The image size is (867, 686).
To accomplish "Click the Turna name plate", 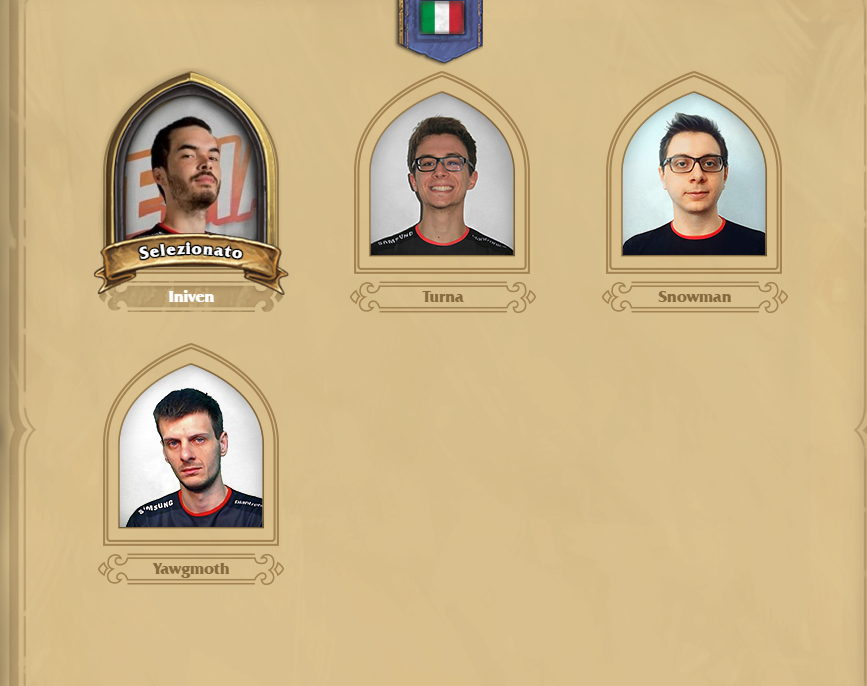I will 443,297.
